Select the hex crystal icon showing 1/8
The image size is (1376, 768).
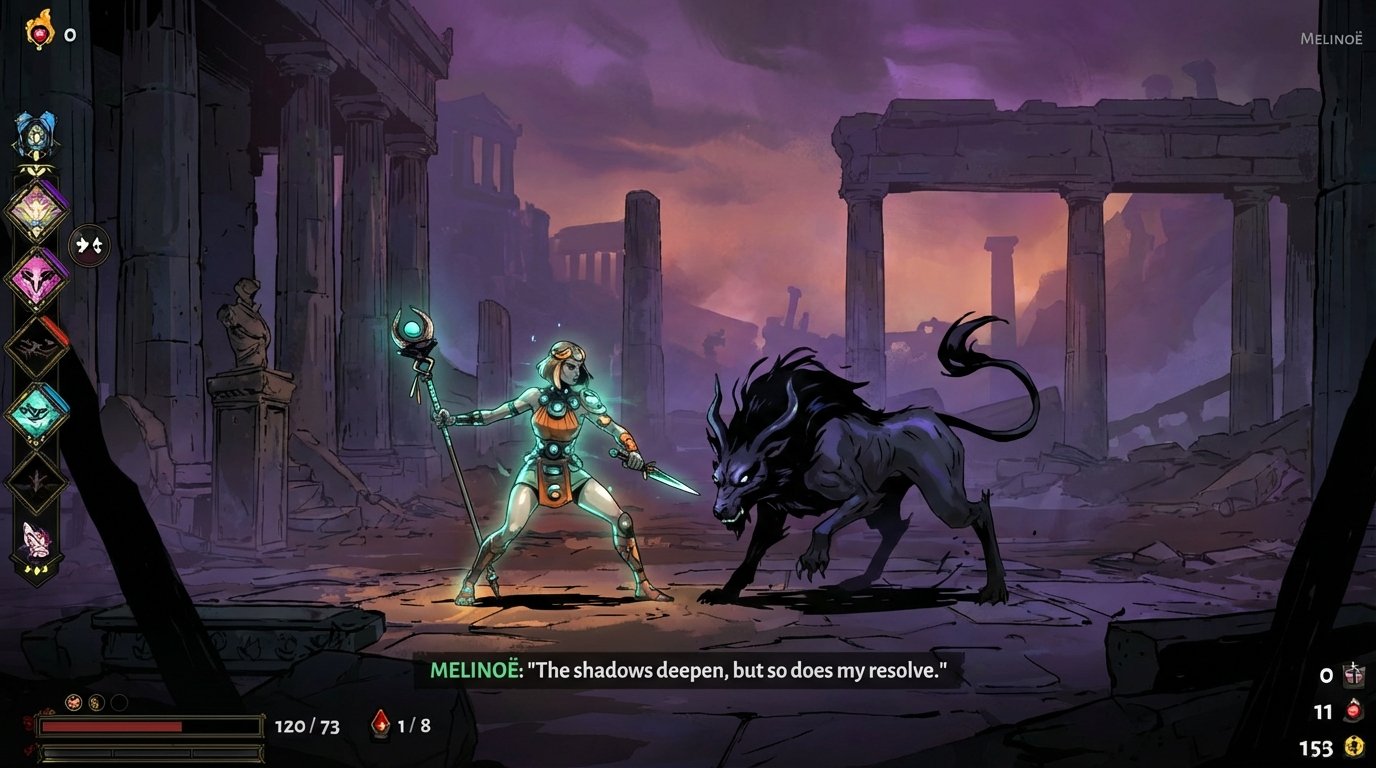pyautogui.click(x=382, y=727)
